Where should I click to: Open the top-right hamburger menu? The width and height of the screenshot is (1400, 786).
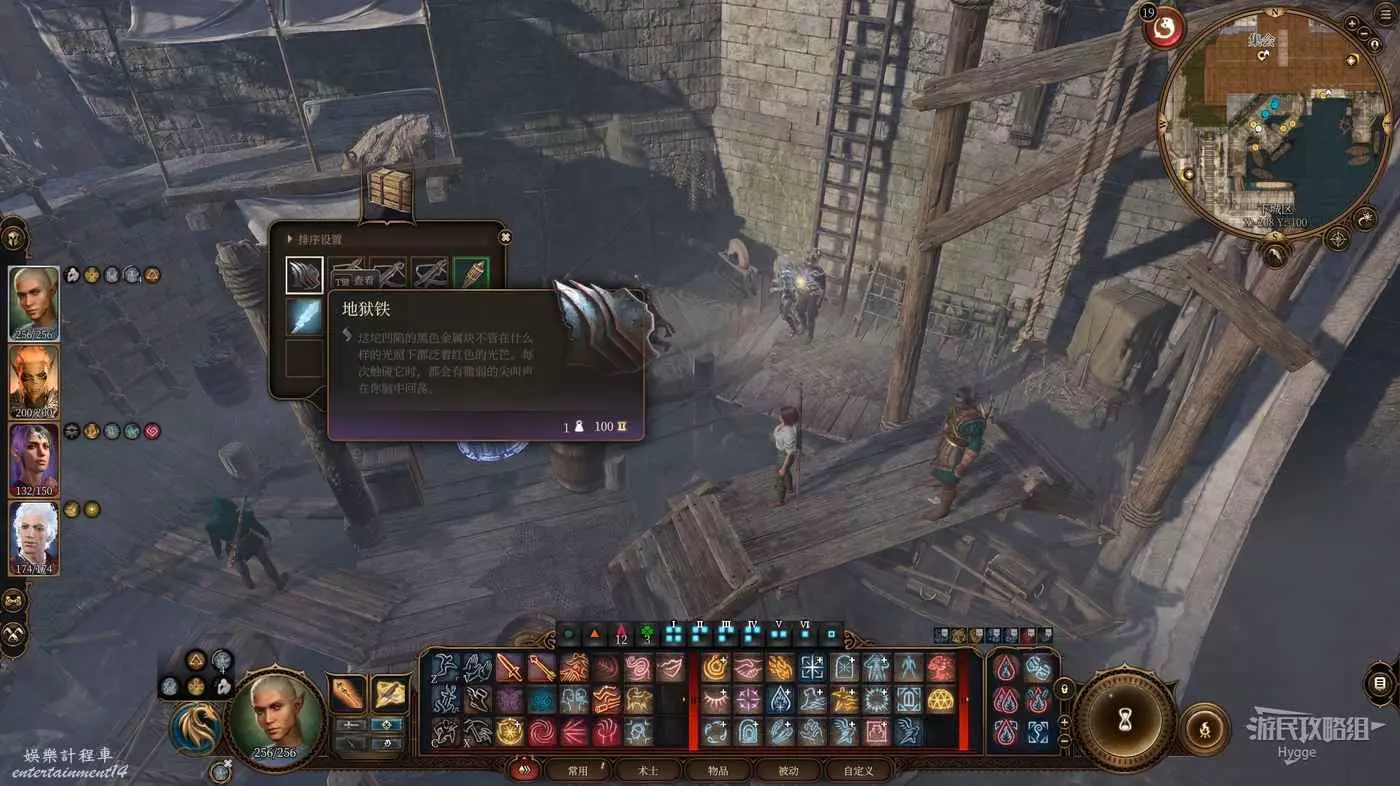[x=1388, y=12]
